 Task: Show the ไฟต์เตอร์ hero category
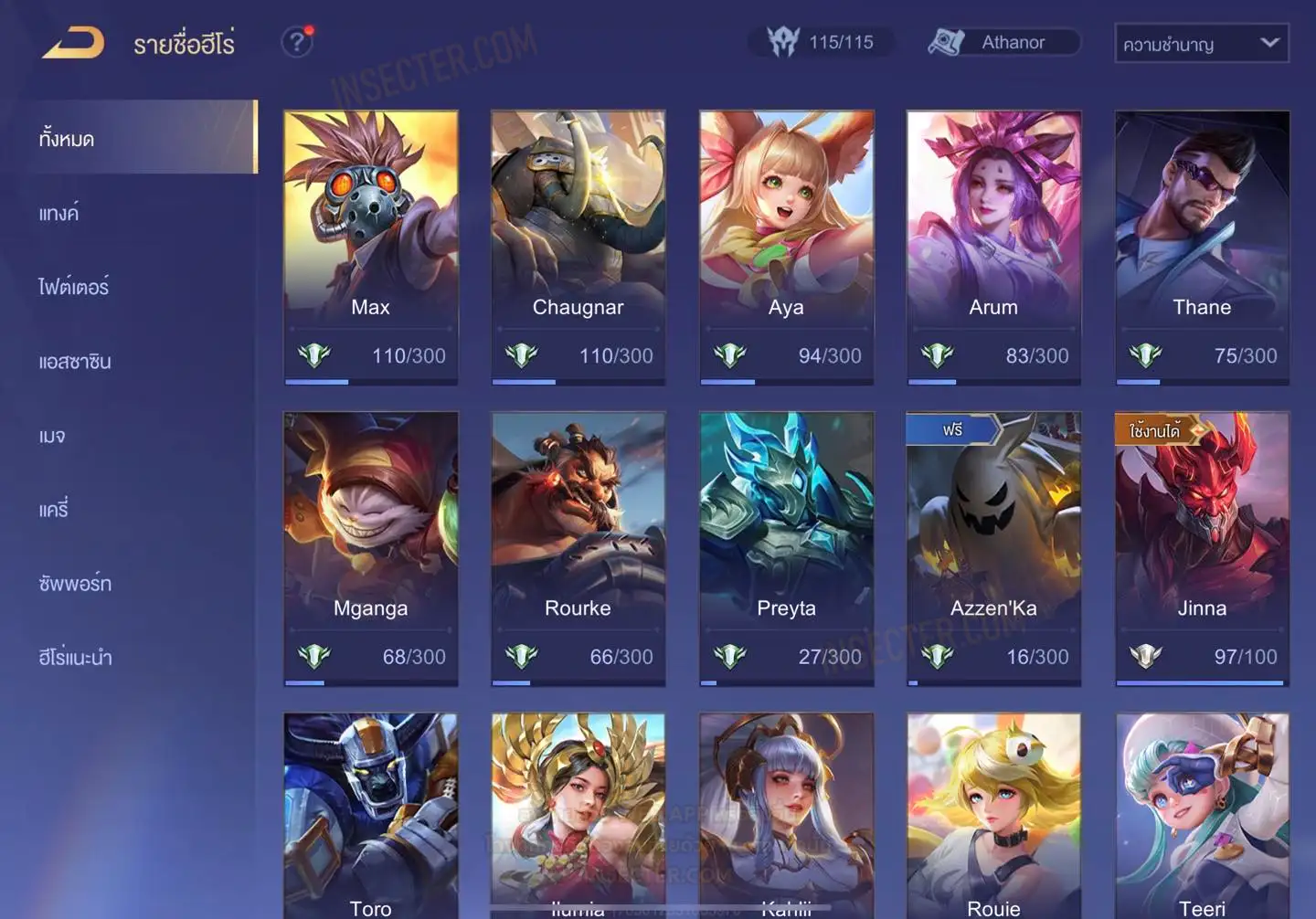coord(74,288)
